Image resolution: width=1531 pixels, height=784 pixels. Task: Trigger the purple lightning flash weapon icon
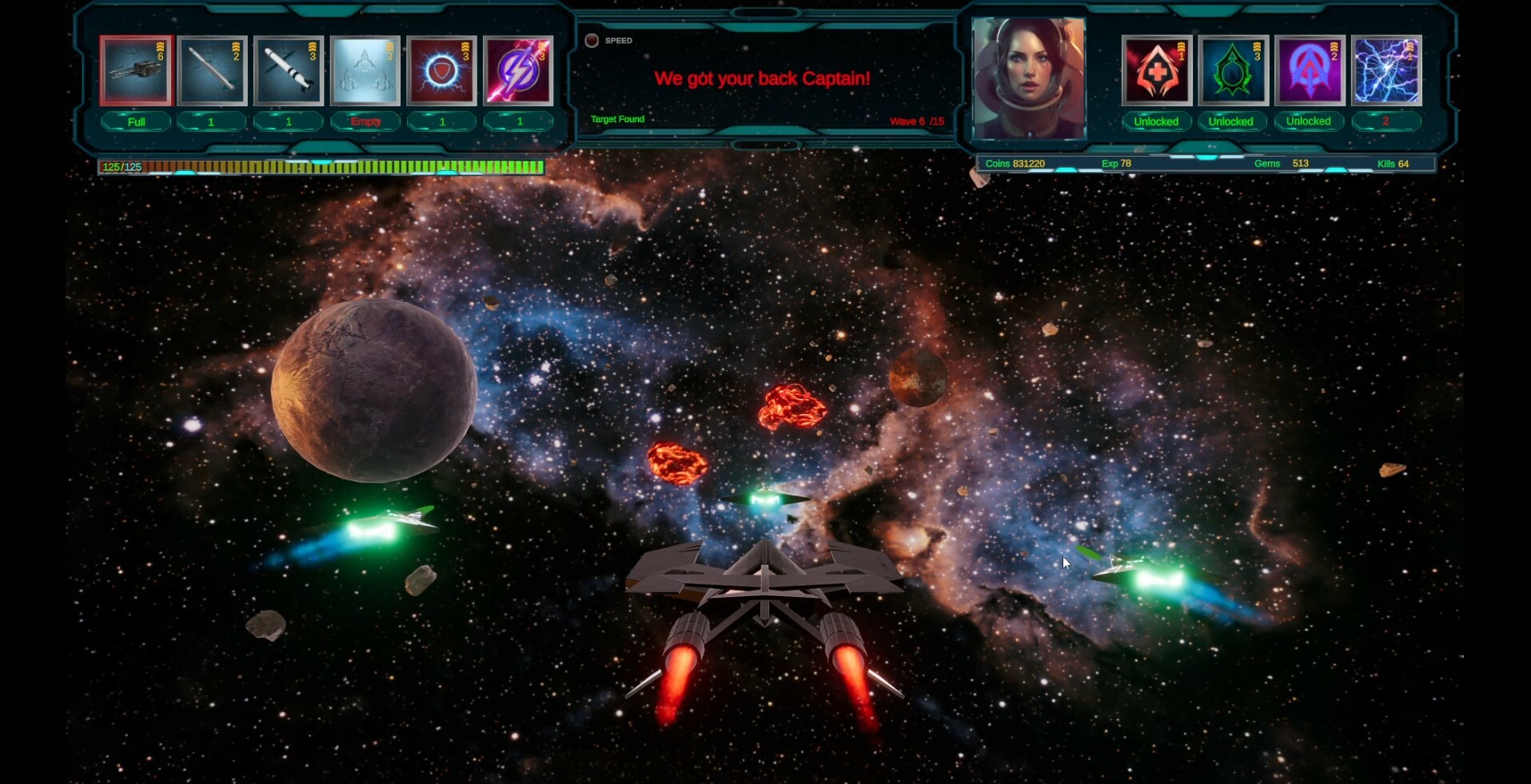point(519,70)
